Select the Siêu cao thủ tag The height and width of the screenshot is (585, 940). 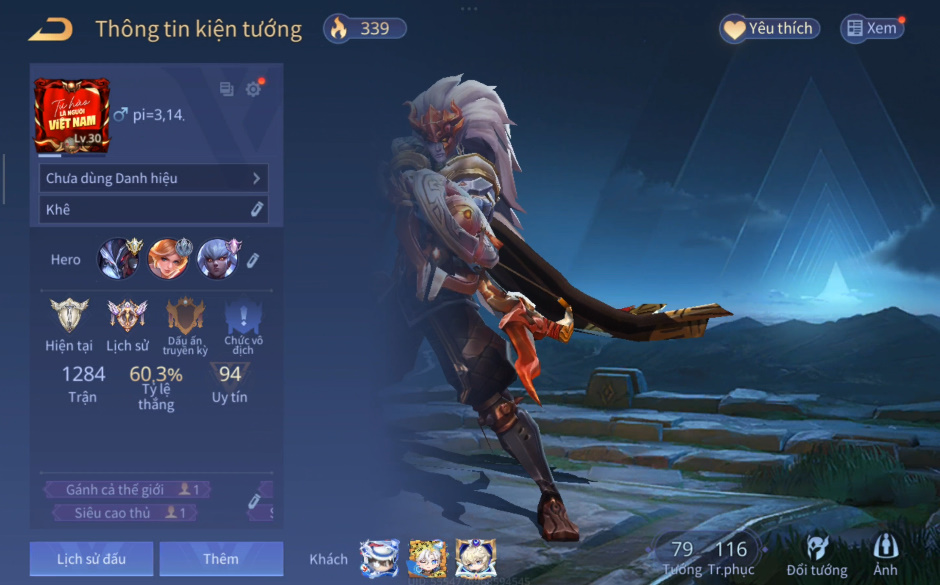[126, 513]
